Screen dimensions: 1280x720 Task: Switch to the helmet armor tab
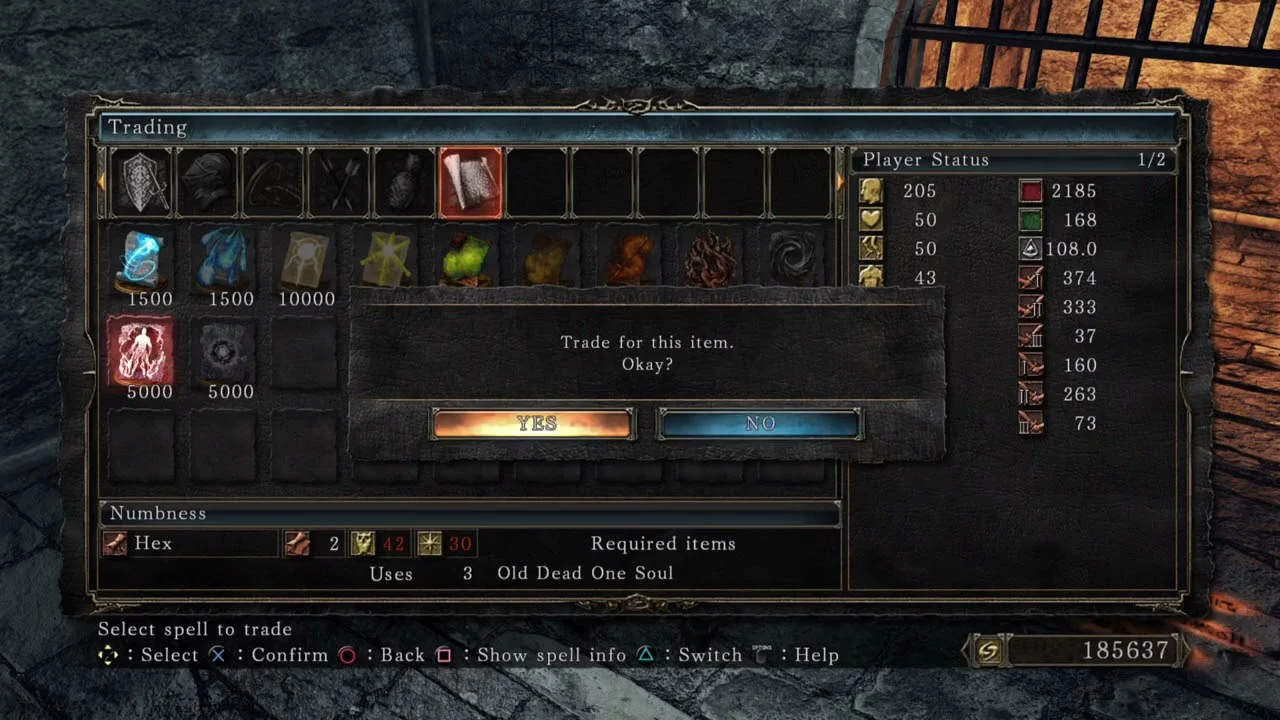(206, 183)
